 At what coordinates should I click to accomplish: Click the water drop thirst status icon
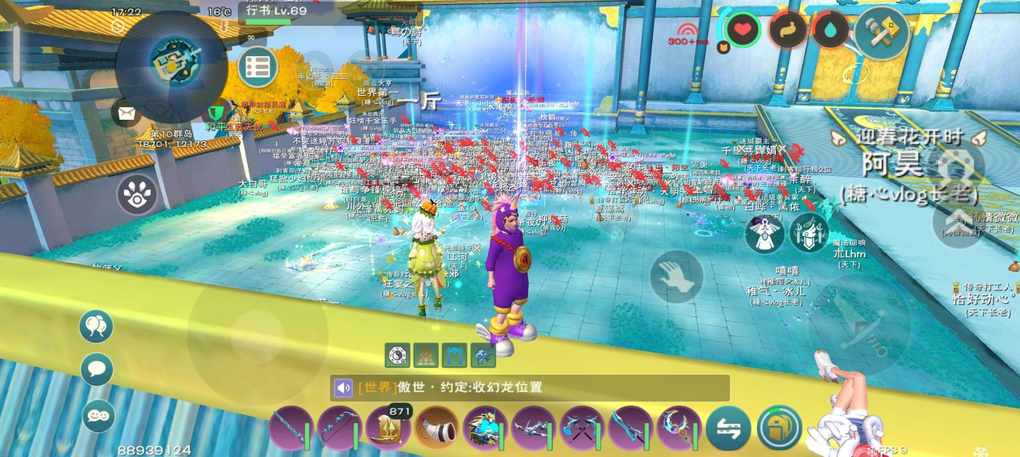(x=830, y=31)
